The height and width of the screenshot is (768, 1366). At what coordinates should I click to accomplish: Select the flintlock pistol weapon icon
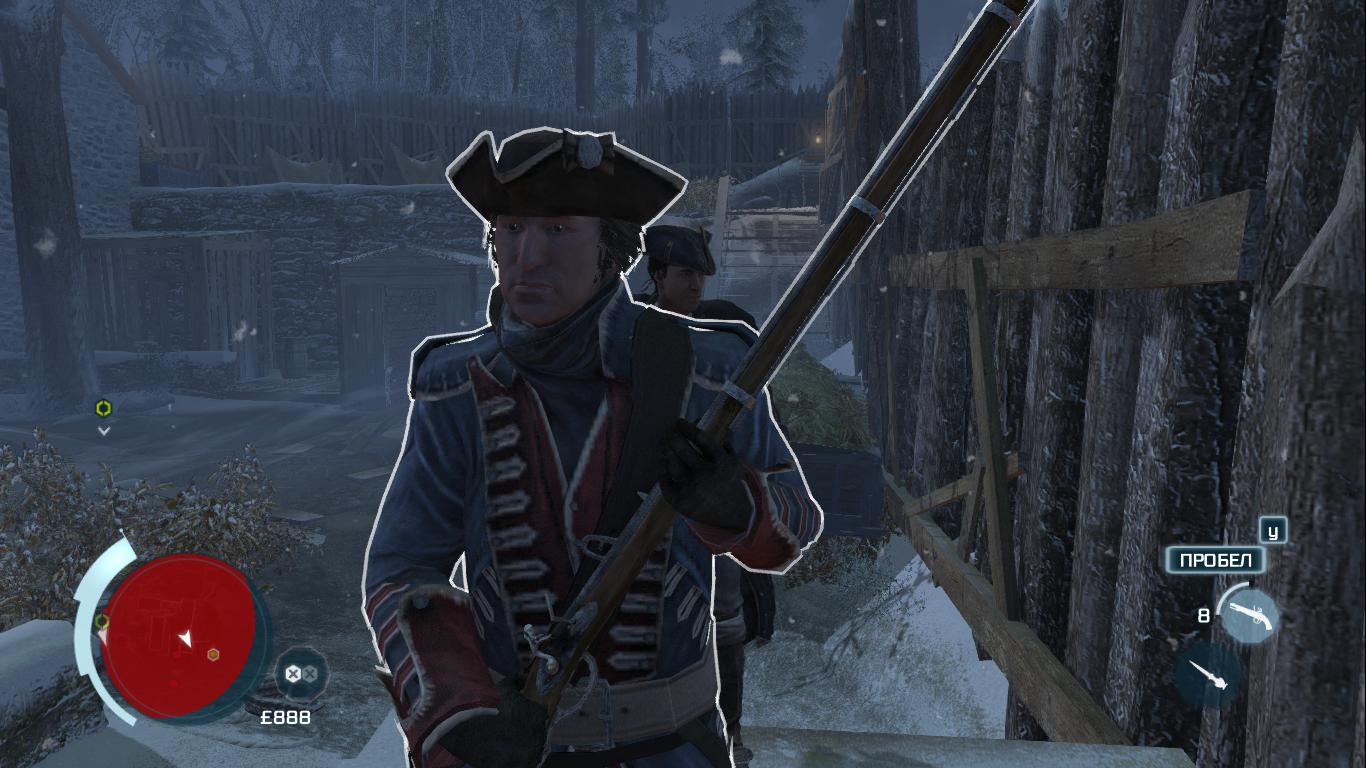tap(1248, 615)
